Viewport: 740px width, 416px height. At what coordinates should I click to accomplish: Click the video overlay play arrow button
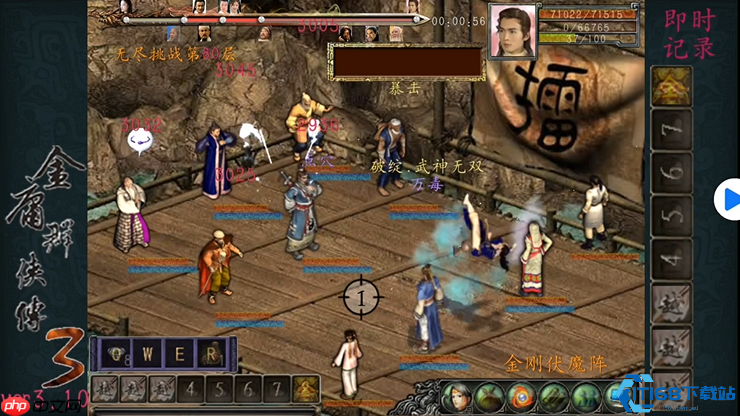click(x=728, y=199)
